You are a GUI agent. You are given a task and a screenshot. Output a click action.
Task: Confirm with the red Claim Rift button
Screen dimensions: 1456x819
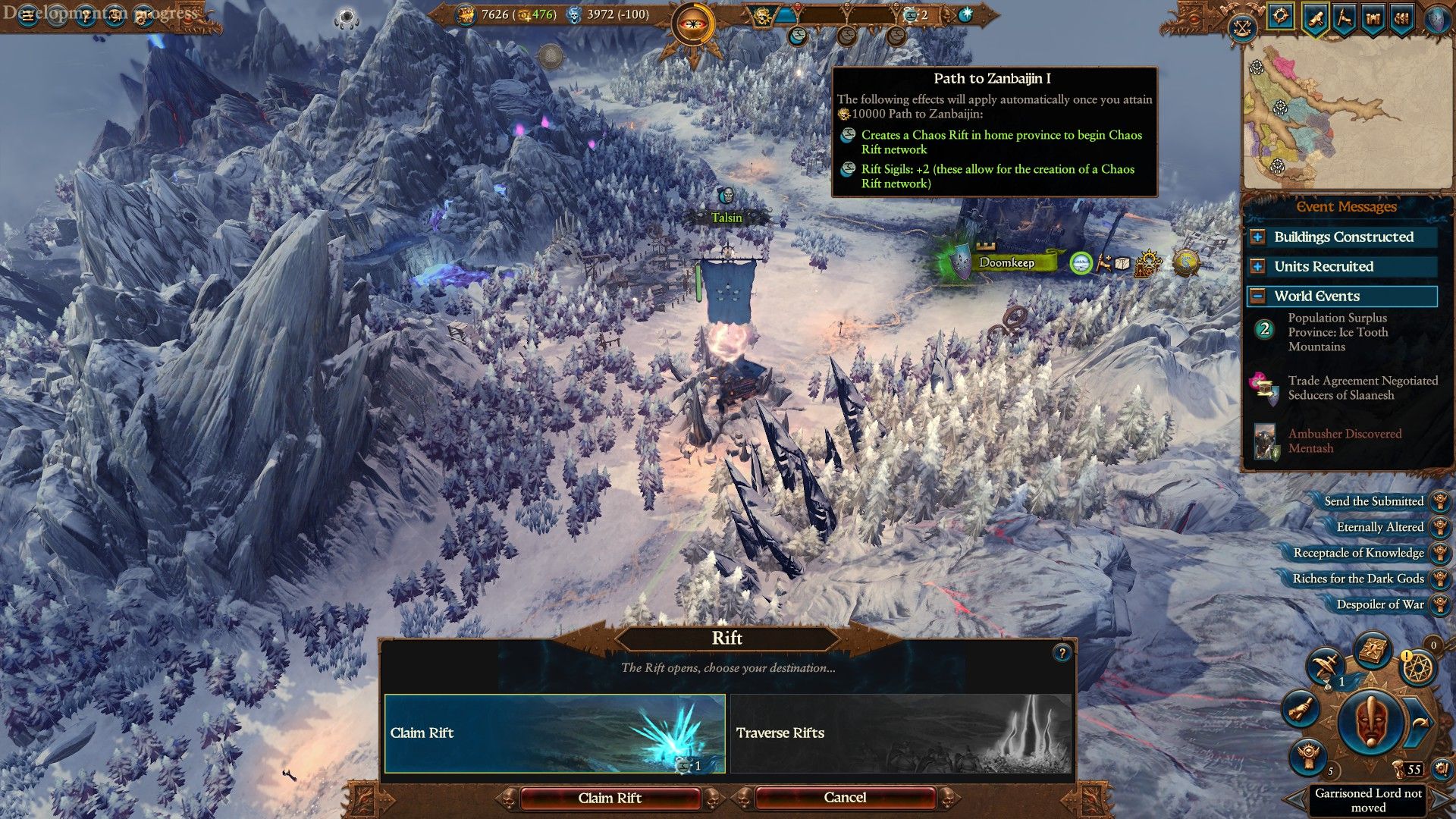610,798
